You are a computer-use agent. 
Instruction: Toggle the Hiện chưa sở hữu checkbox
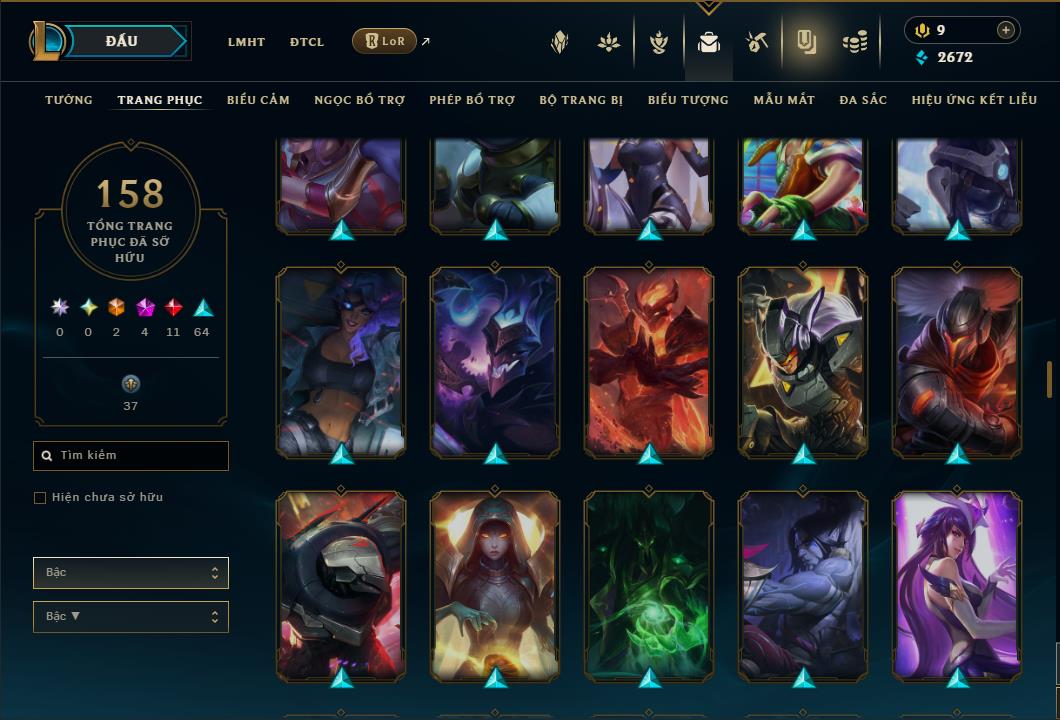point(40,498)
